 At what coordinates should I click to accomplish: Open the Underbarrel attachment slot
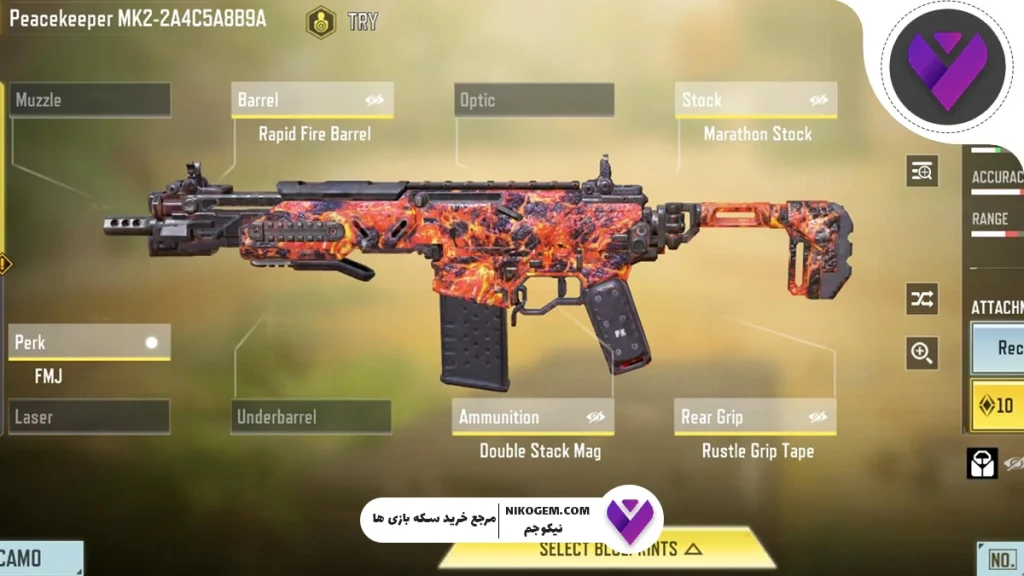(x=312, y=417)
